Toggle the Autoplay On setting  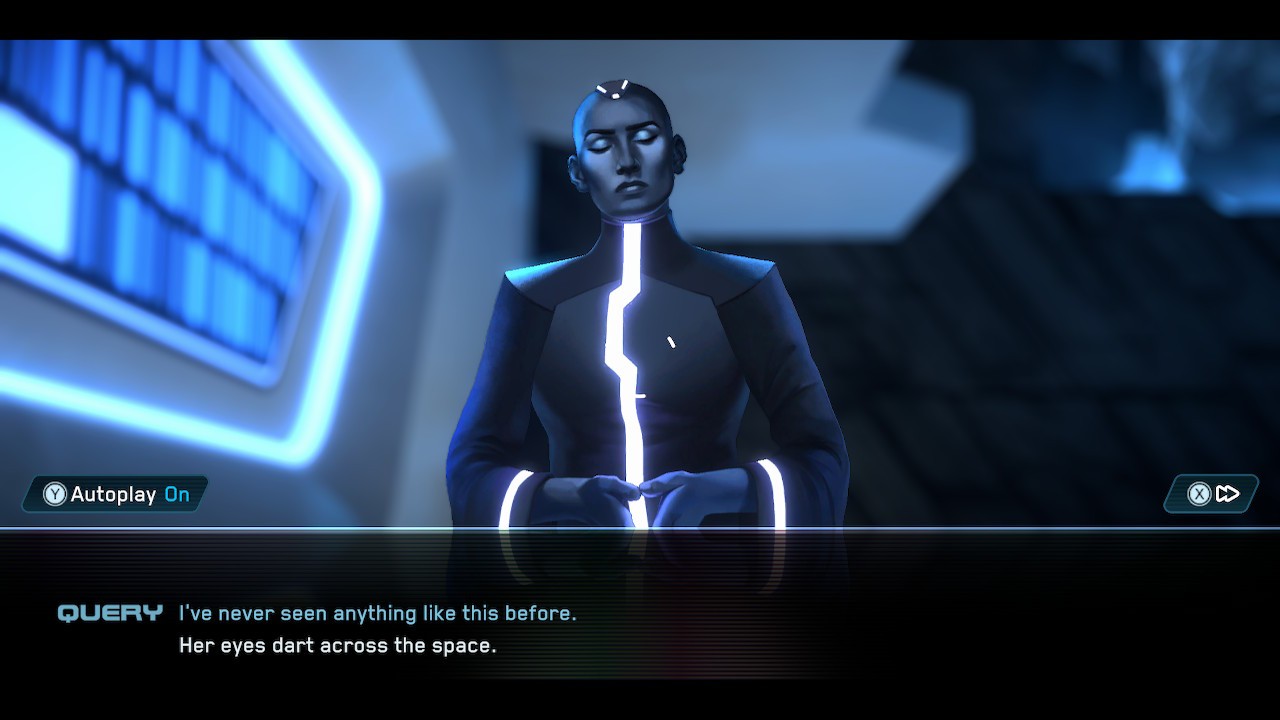pos(116,494)
